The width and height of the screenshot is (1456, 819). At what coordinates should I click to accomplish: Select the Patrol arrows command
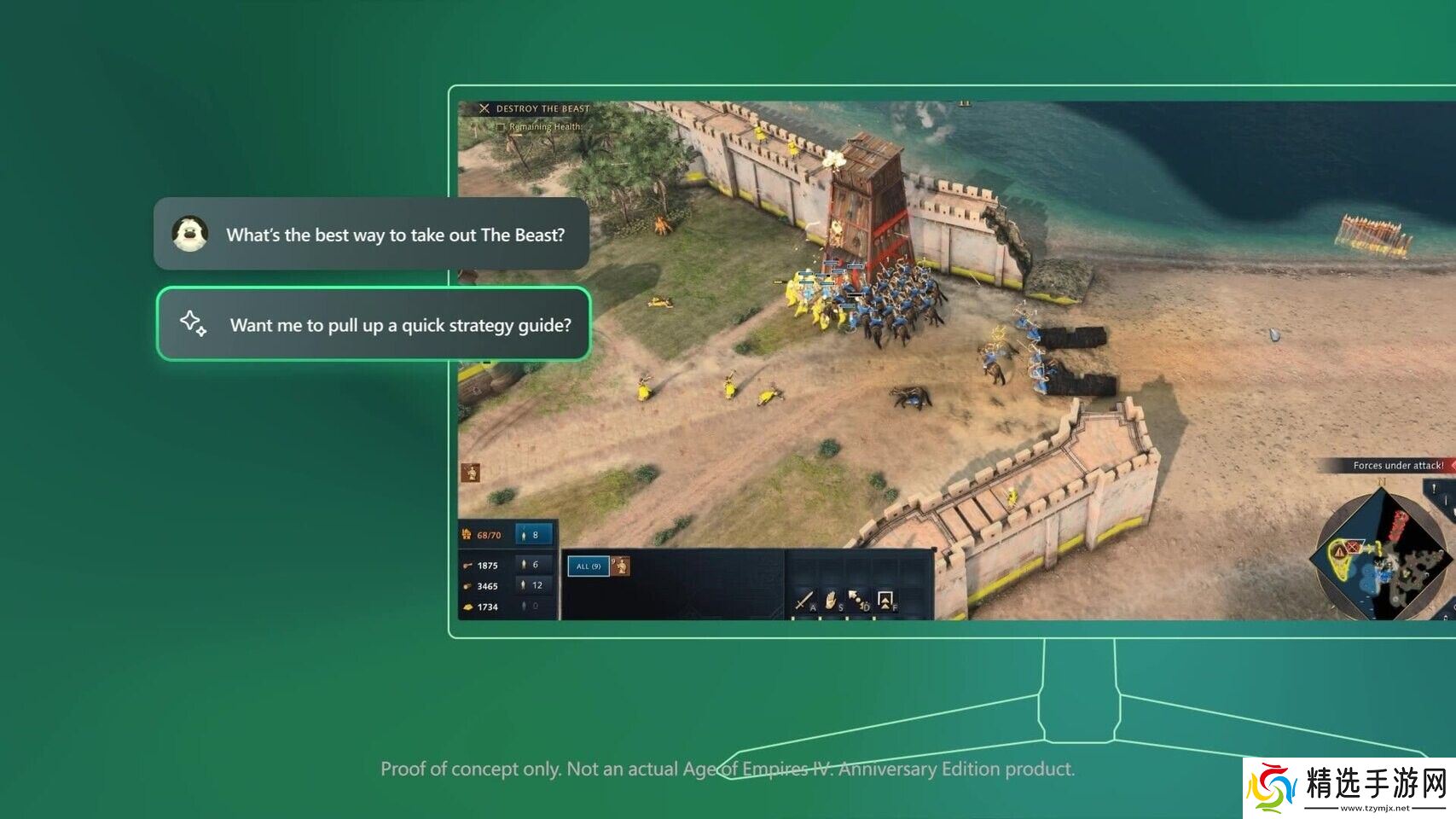click(x=857, y=600)
